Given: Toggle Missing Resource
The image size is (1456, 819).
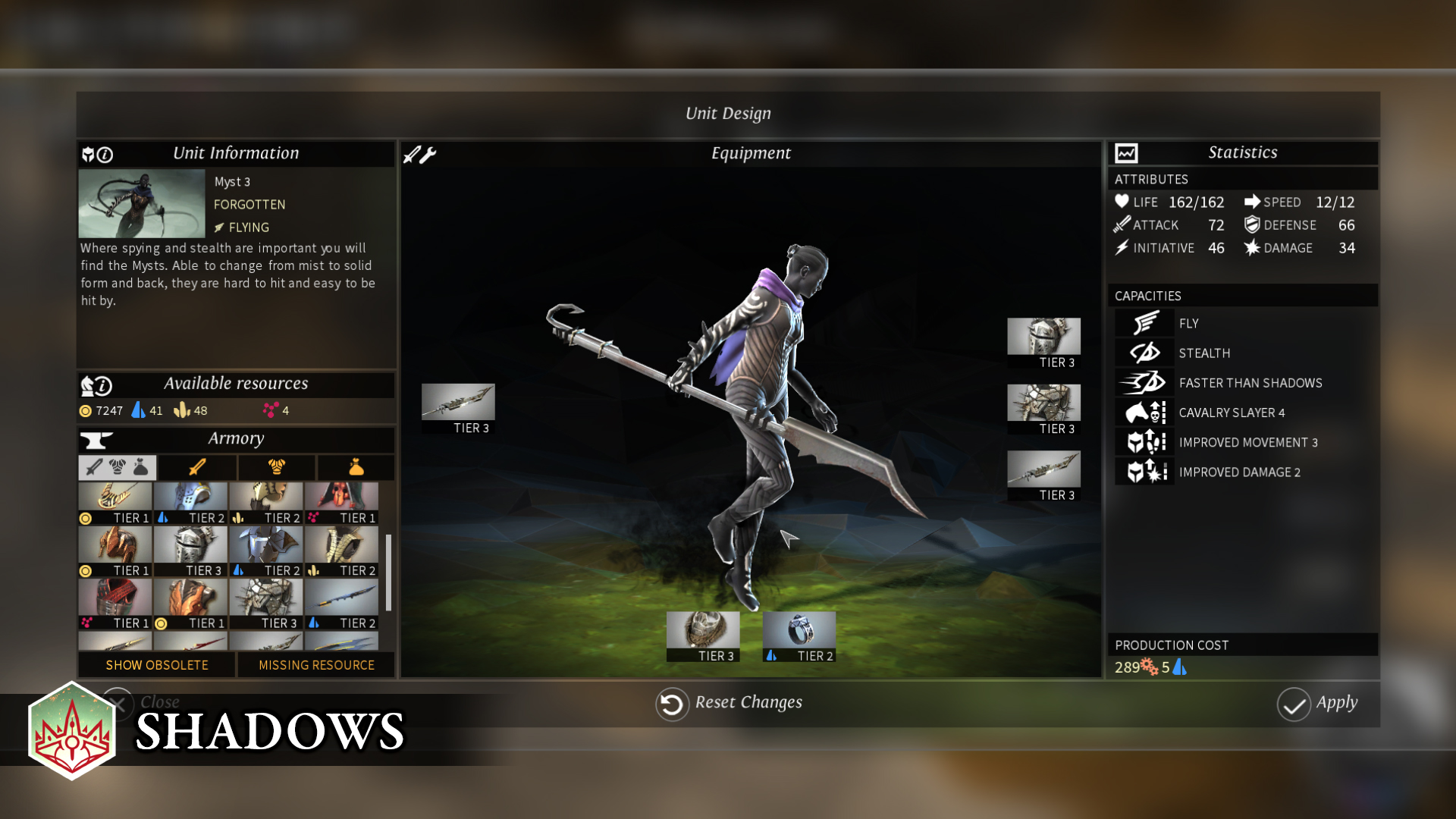Looking at the screenshot, I should click(x=315, y=665).
